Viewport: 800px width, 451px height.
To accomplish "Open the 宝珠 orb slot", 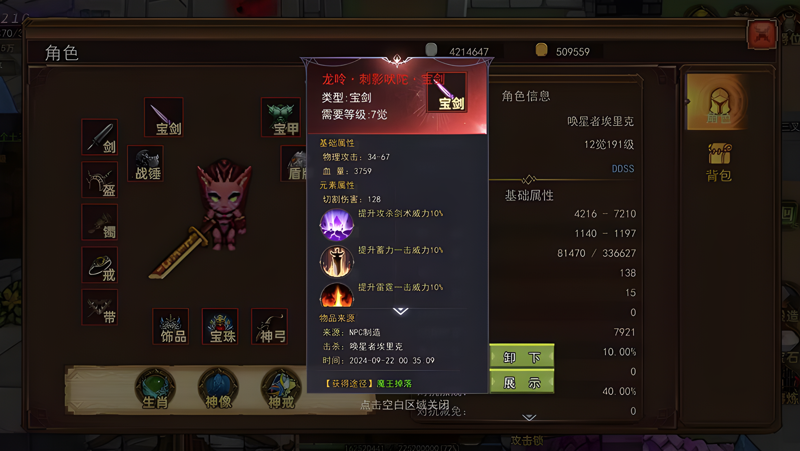I will coord(220,326).
